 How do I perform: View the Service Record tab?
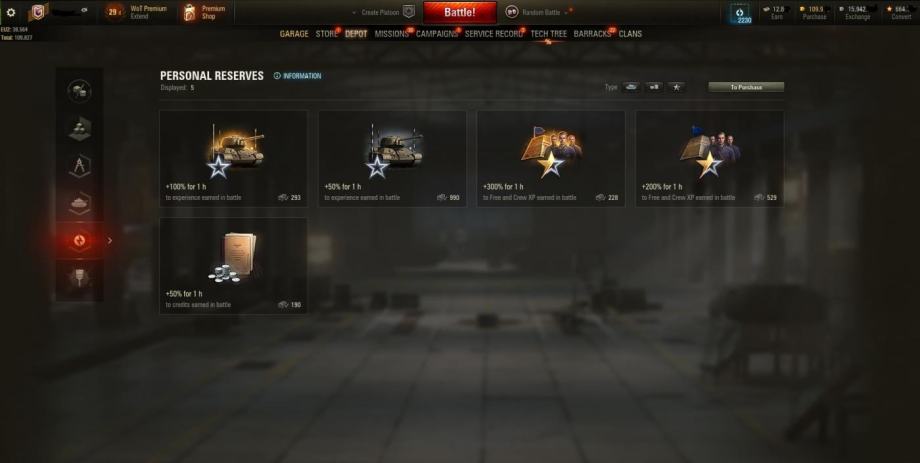(494, 34)
